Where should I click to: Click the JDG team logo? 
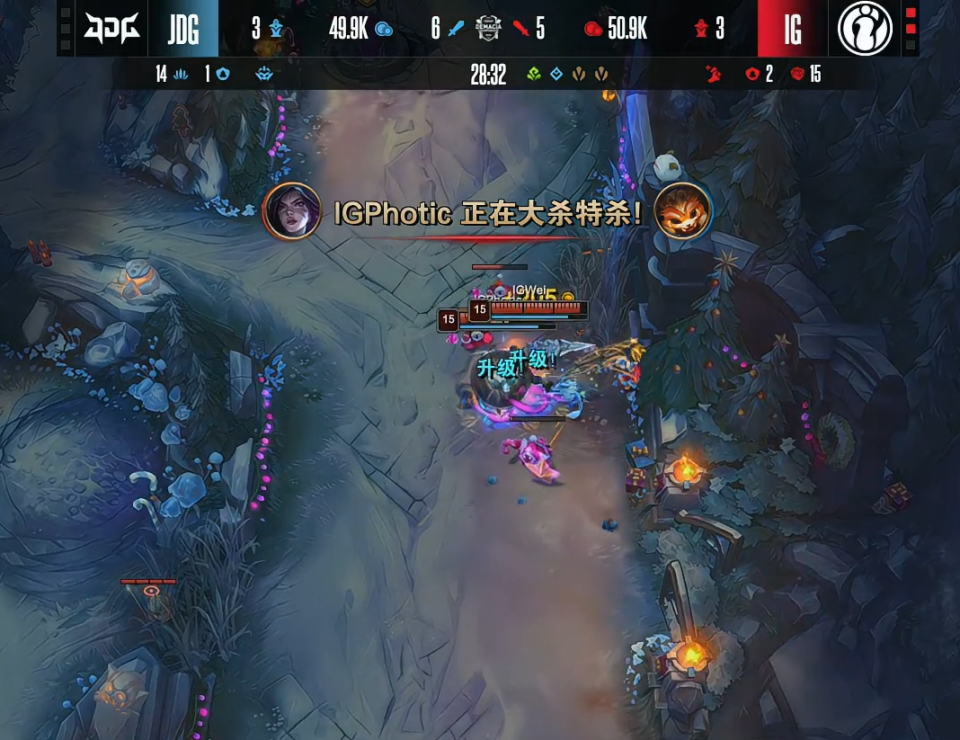[111, 28]
